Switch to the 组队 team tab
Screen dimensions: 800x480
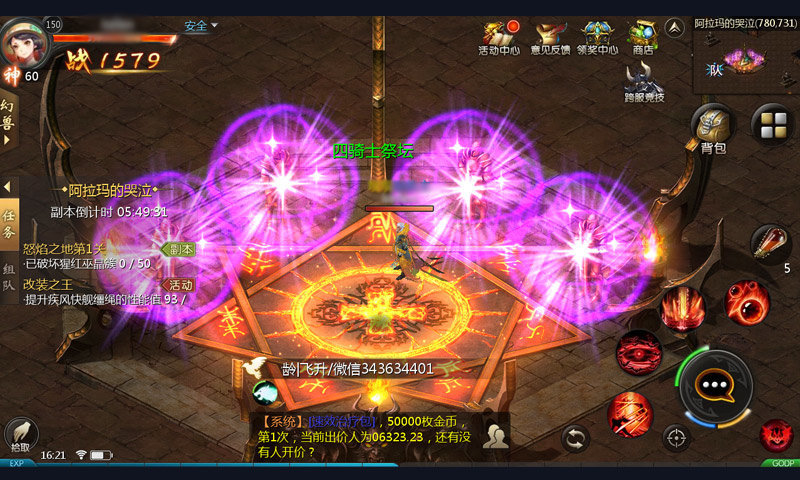pos(9,276)
